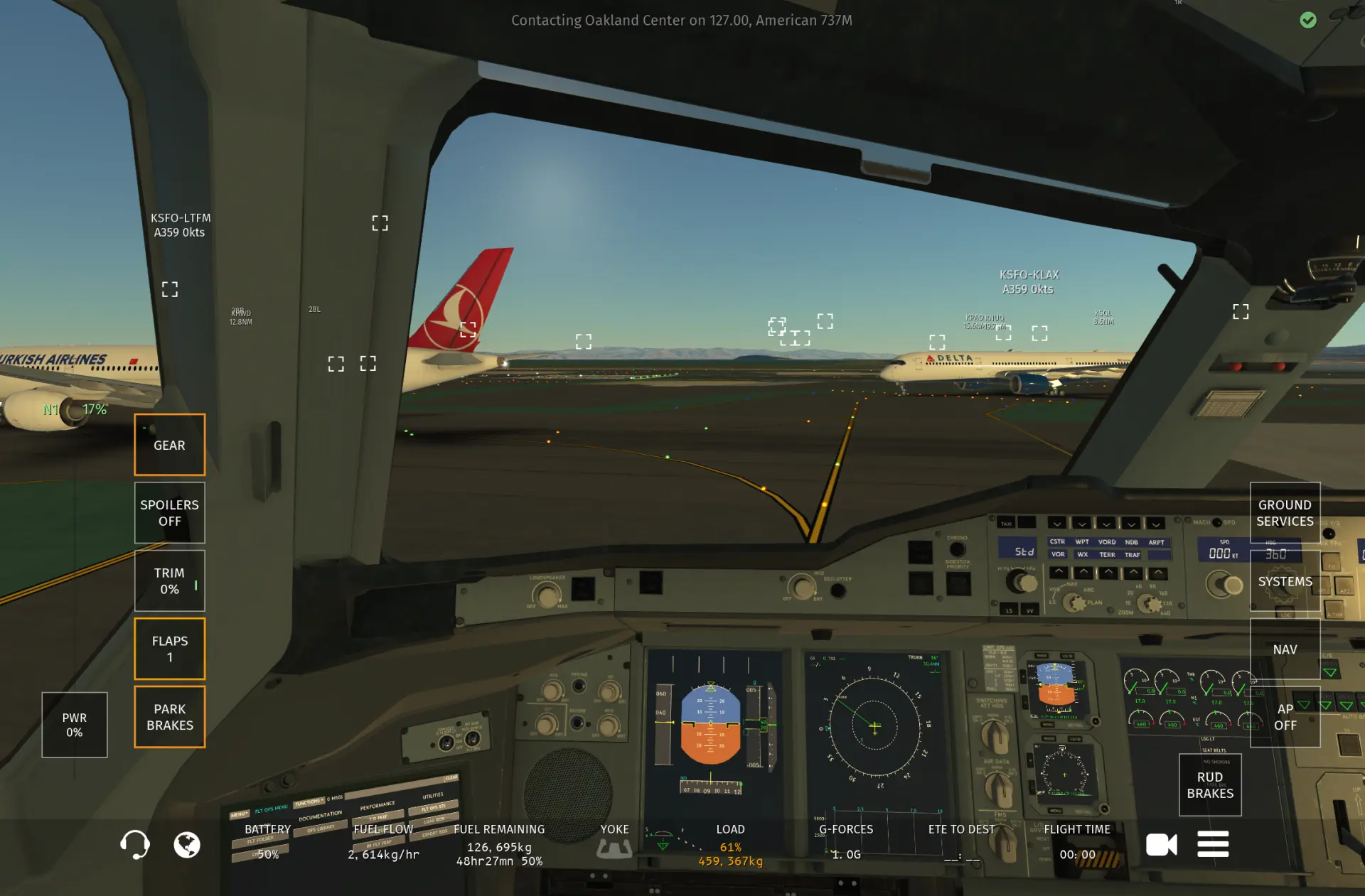Open the GROUND SERVICES panel
The image size is (1365, 896).
click(x=1285, y=512)
